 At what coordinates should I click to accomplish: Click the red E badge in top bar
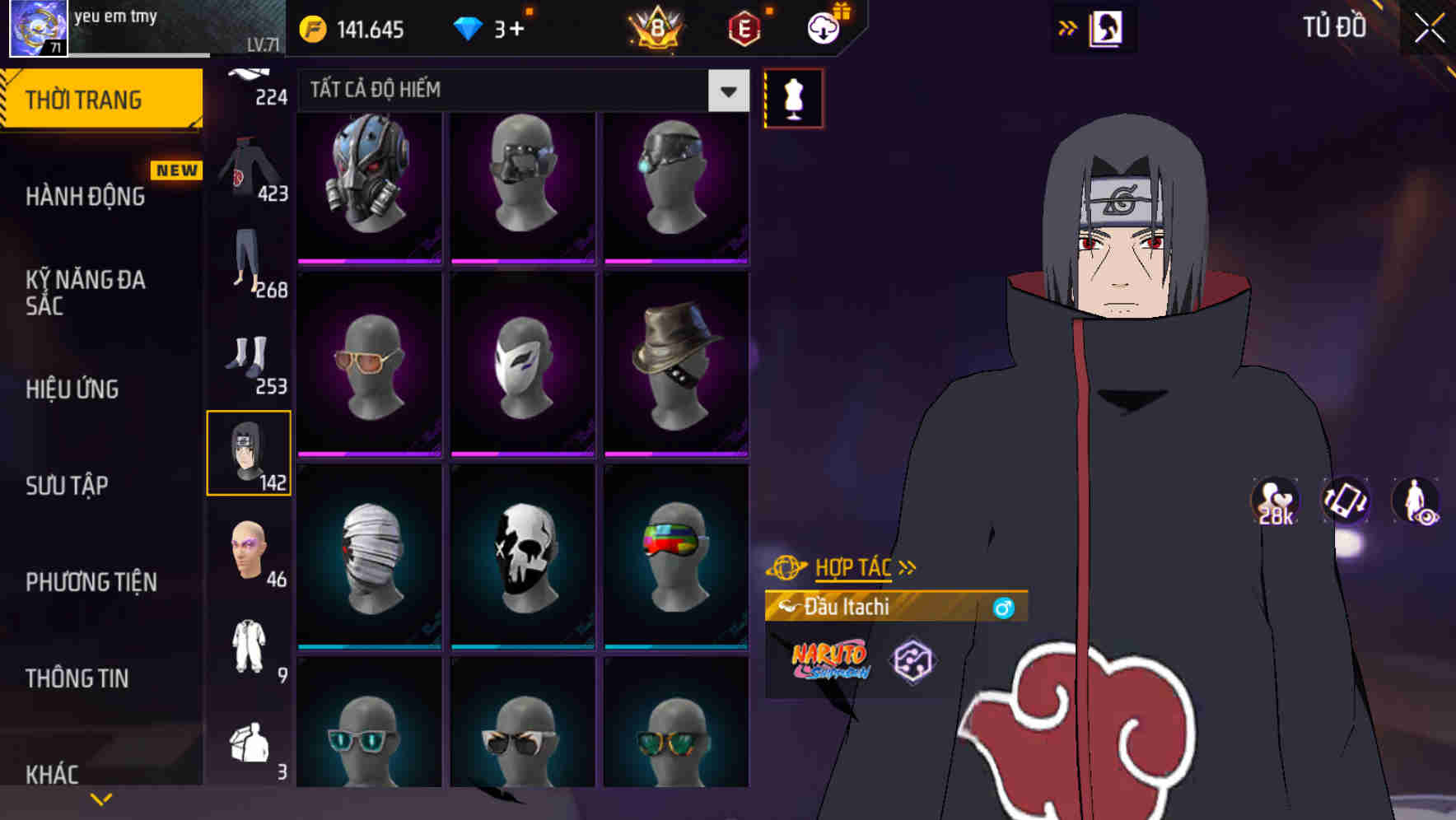745,29
